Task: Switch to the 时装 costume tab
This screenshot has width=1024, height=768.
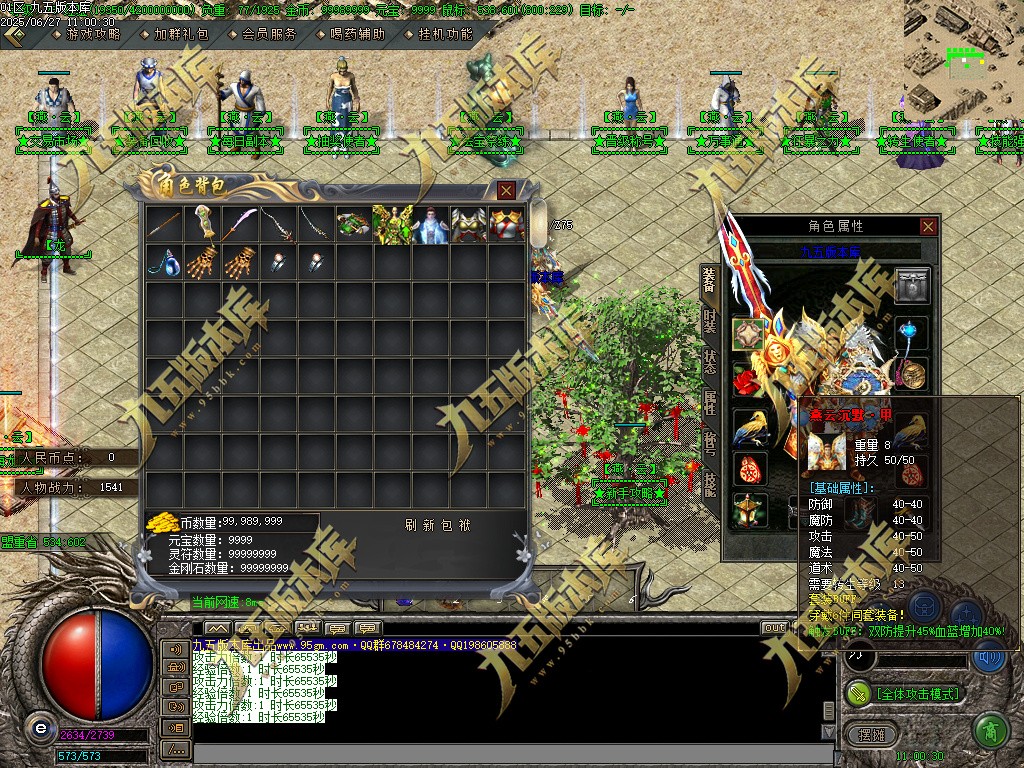Action: click(709, 322)
